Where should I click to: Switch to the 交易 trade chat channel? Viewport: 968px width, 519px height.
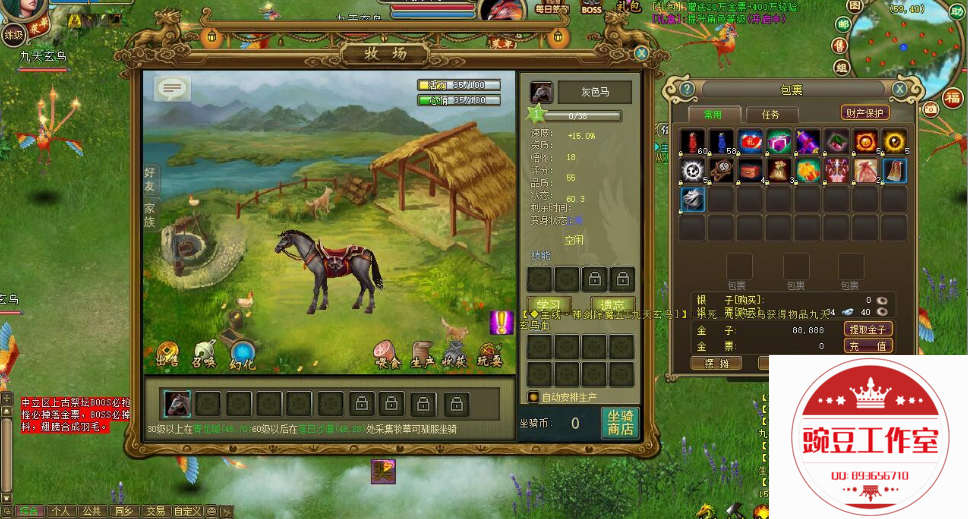(154, 511)
